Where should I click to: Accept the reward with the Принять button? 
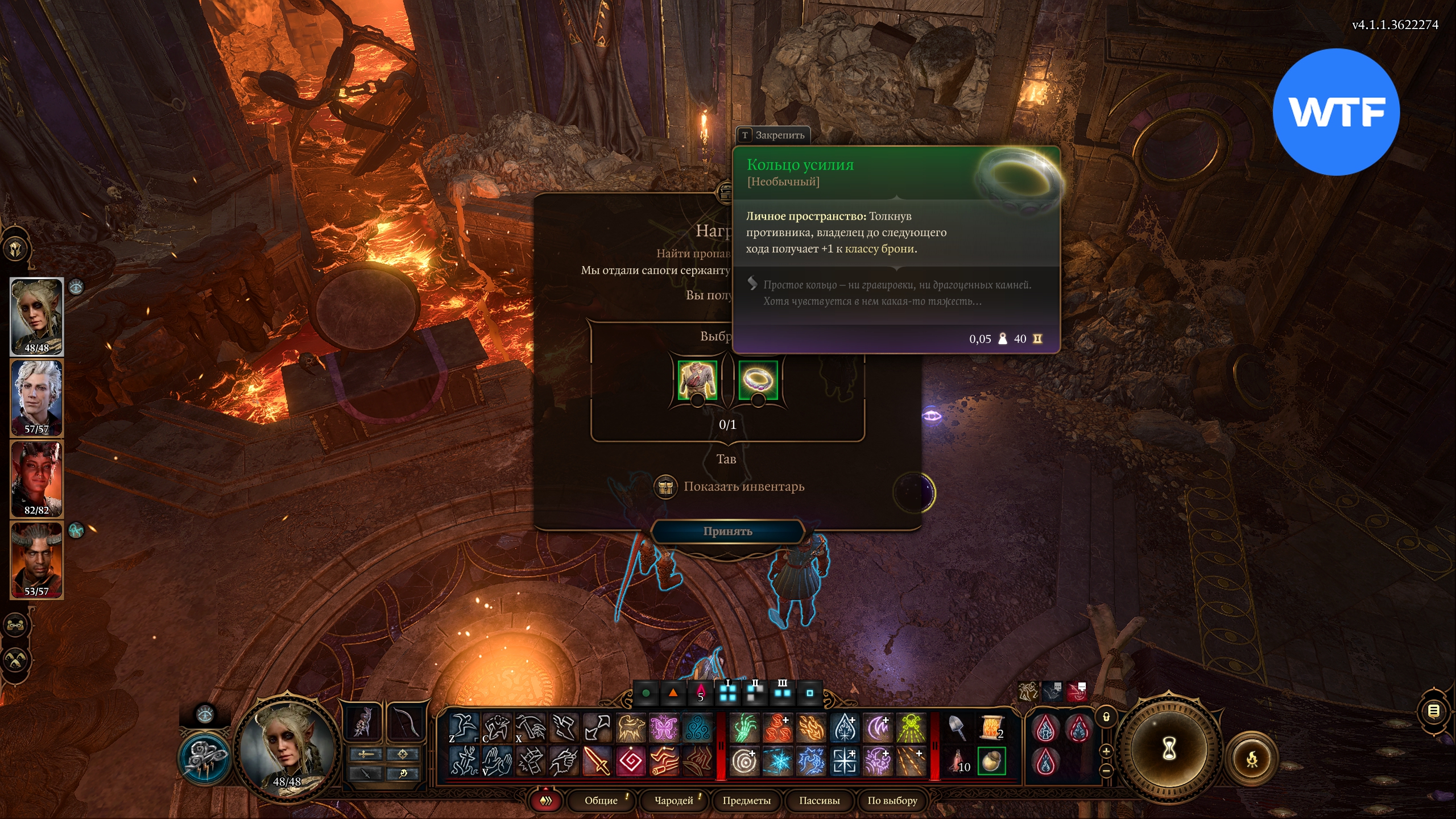[727, 531]
